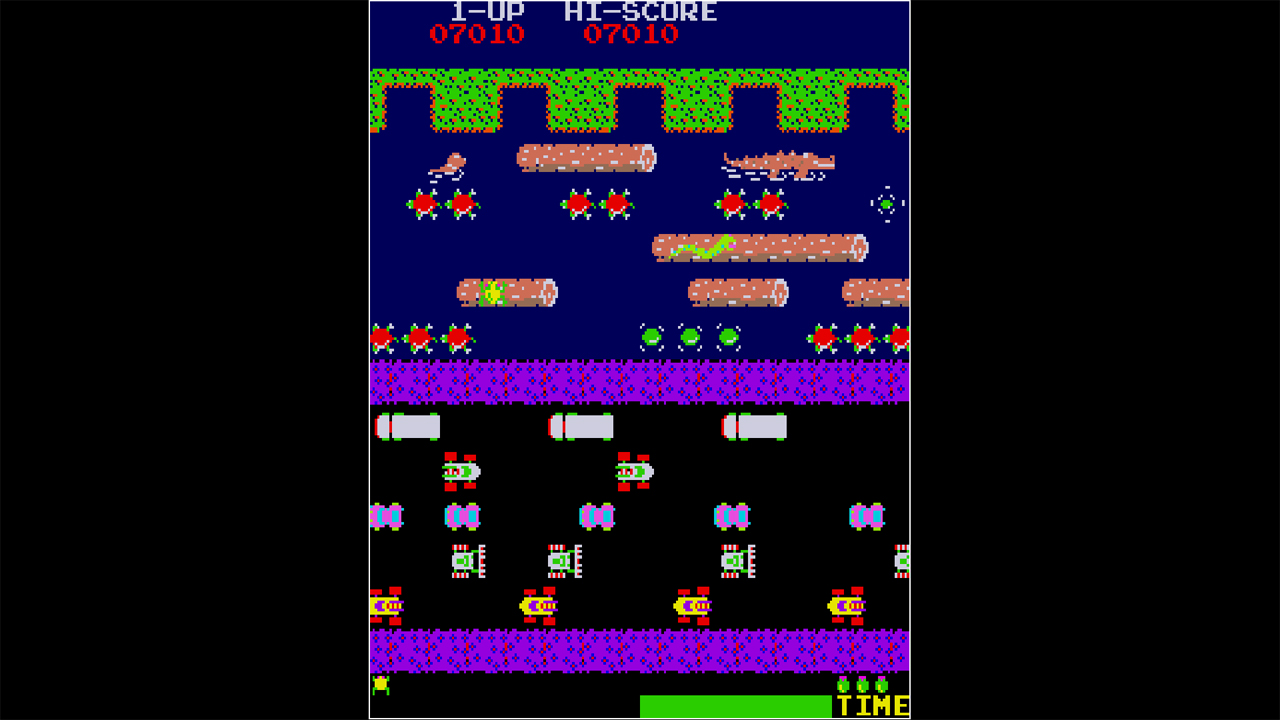Select a yellow race car in the bottom lane
The image size is (1280, 720).
[x=540, y=605]
